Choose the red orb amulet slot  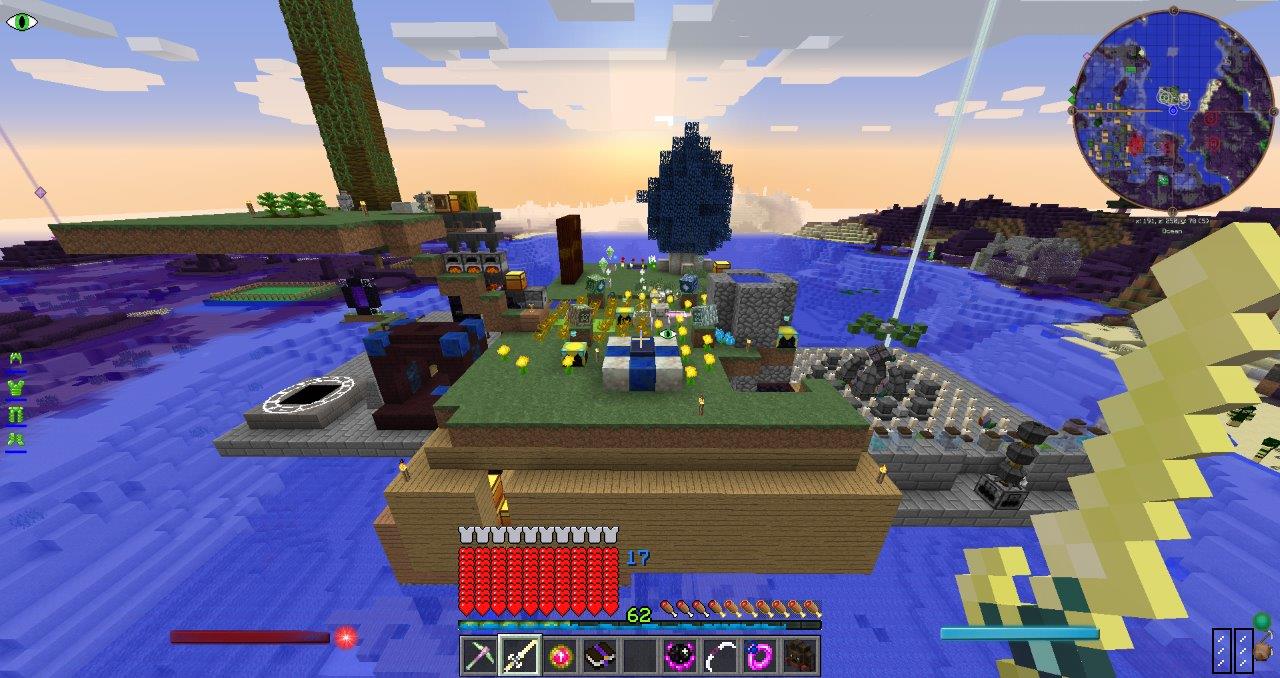click(560, 655)
